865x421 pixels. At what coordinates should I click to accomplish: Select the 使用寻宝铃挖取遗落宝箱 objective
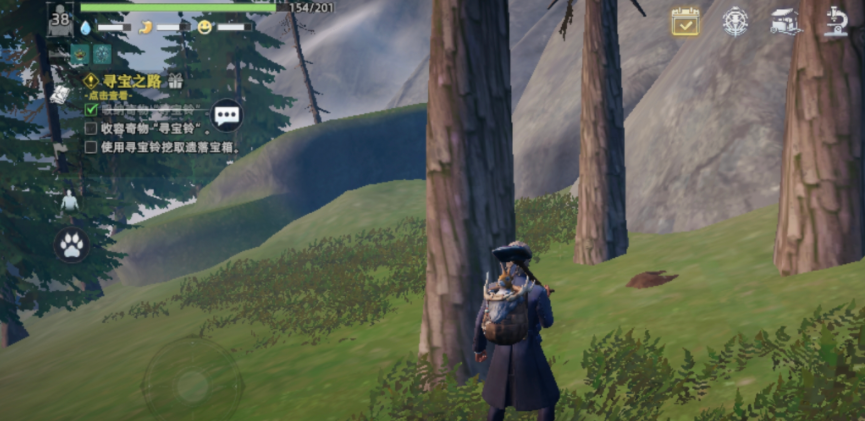tap(160, 147)
